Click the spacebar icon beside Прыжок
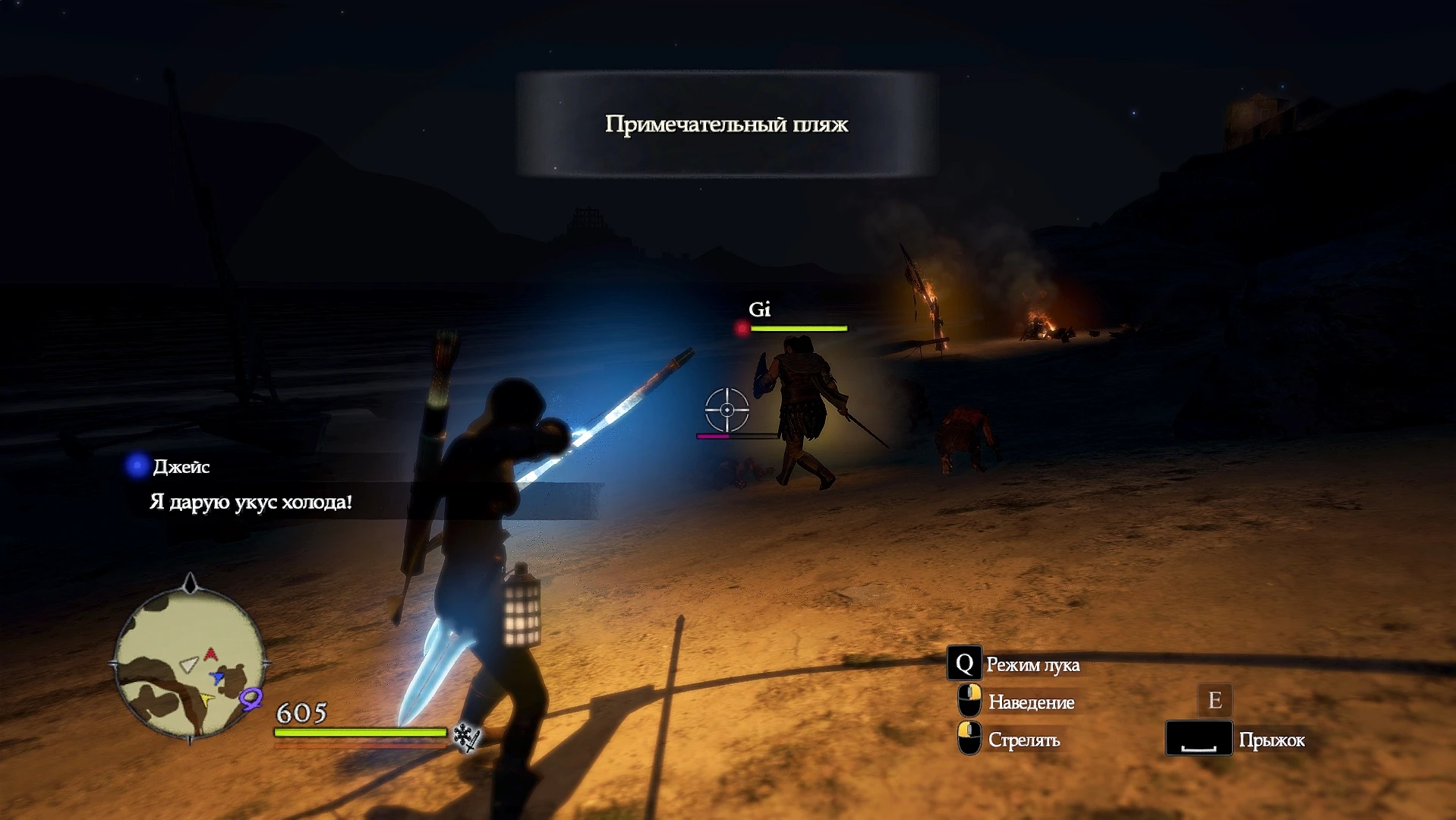The image size is (1456, 820). [1199, 736]
